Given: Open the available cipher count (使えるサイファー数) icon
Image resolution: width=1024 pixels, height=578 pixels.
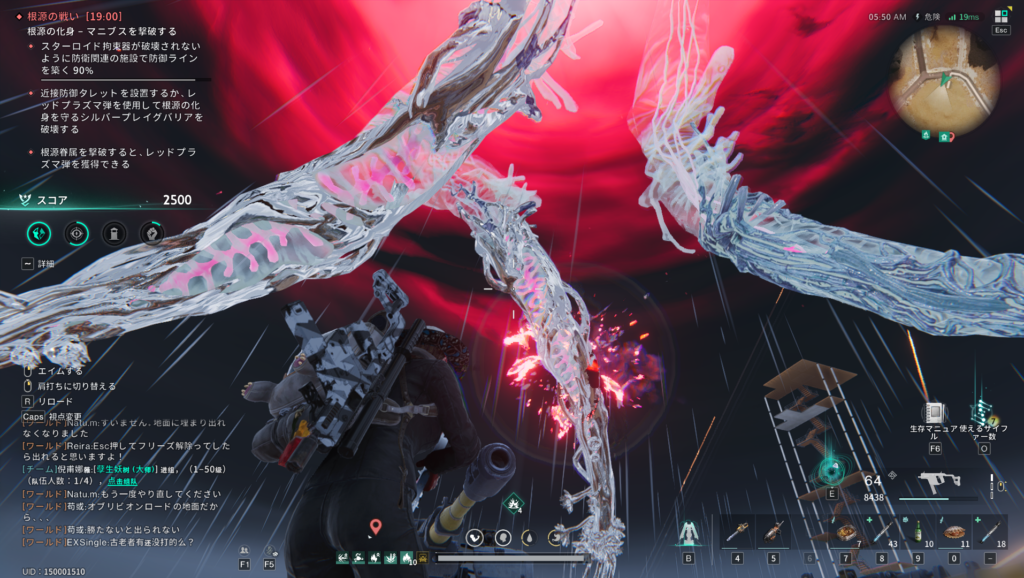Looking at the screenshot, I should tap(983, 413).
